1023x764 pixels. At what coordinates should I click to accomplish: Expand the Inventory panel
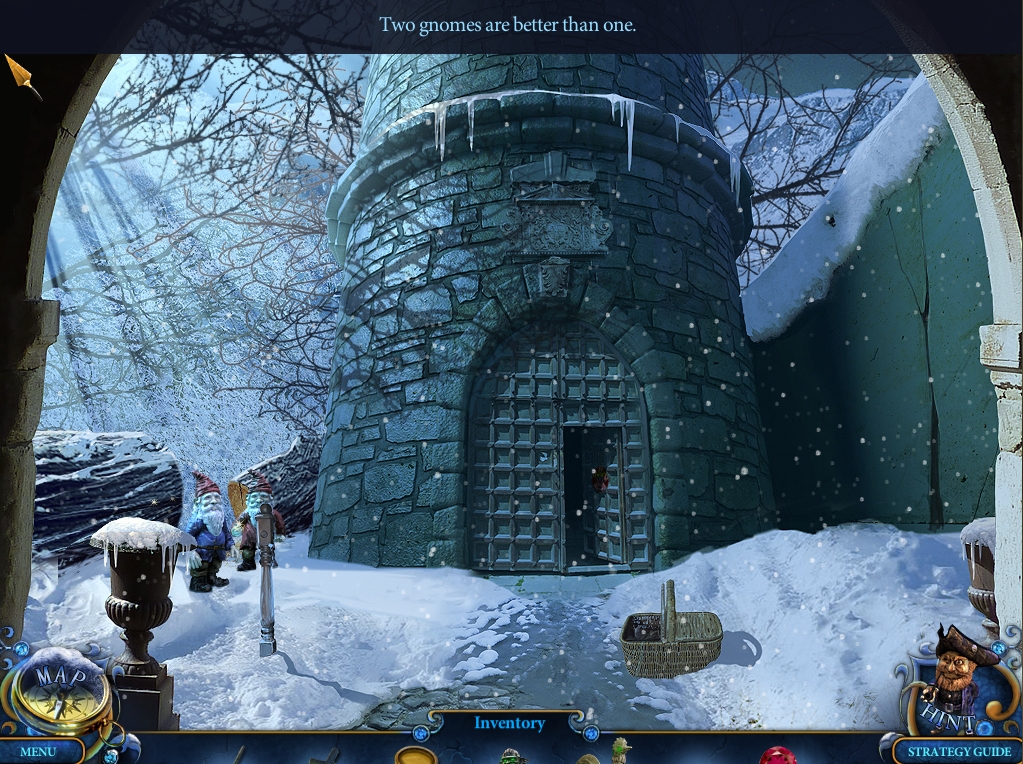coord(509,723)
